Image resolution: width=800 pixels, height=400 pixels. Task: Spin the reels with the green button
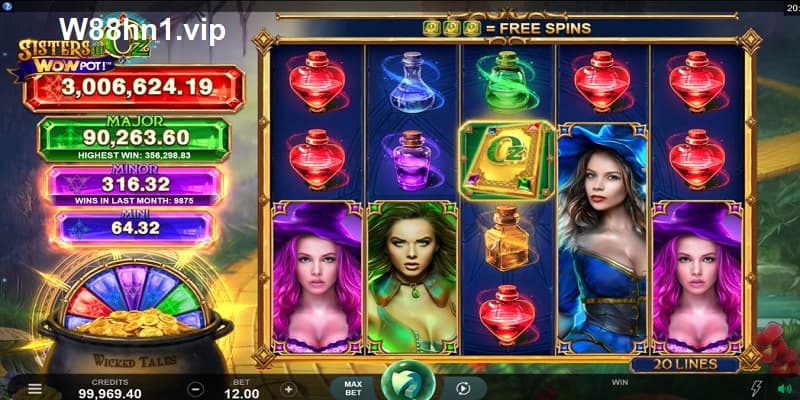(x=408, y=385)
